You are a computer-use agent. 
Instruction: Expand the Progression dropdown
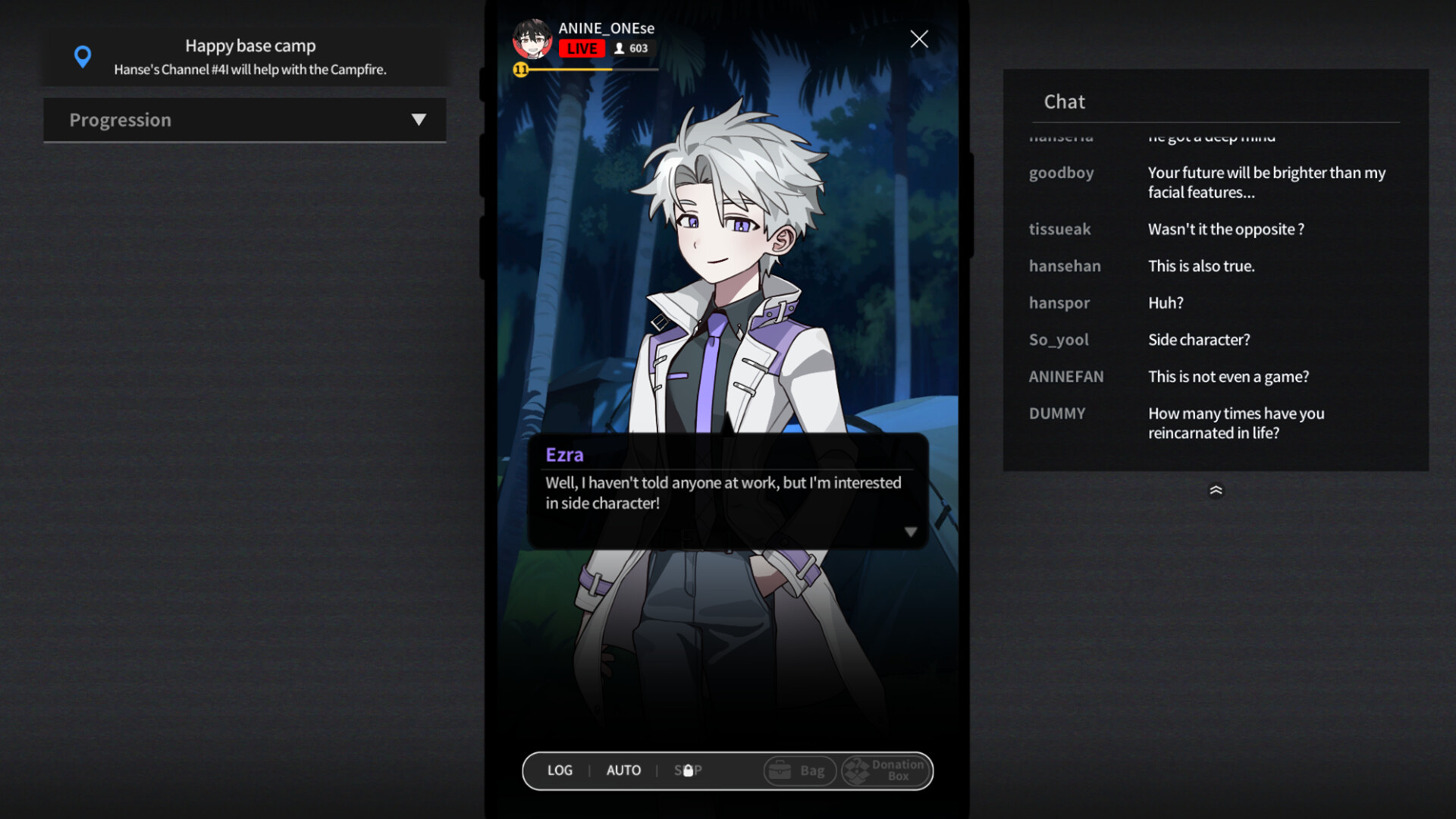[420, 119]
